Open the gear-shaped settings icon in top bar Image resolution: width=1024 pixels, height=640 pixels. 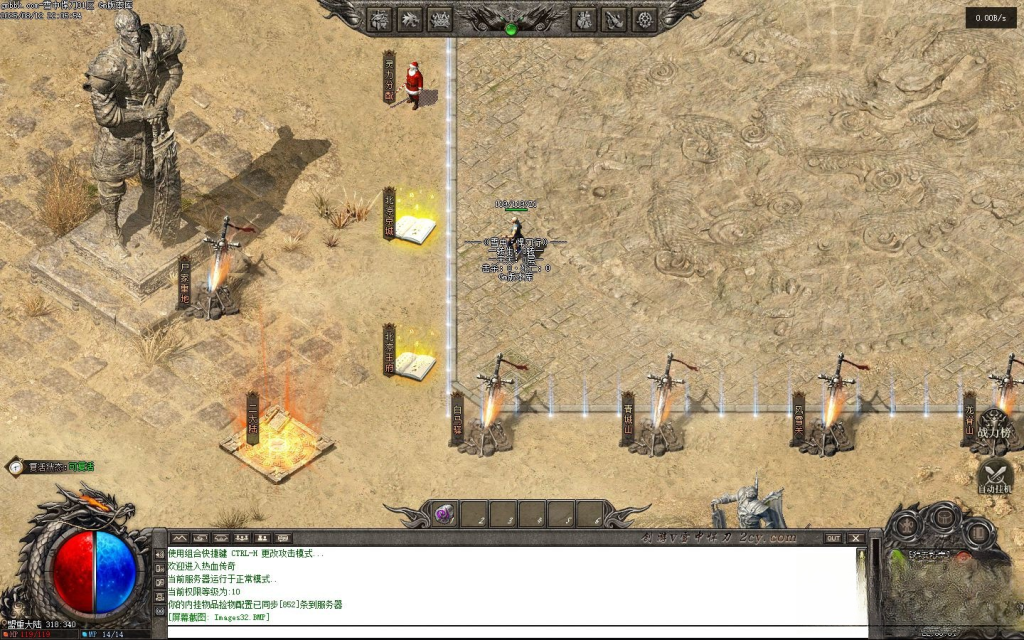coord(645,19)
